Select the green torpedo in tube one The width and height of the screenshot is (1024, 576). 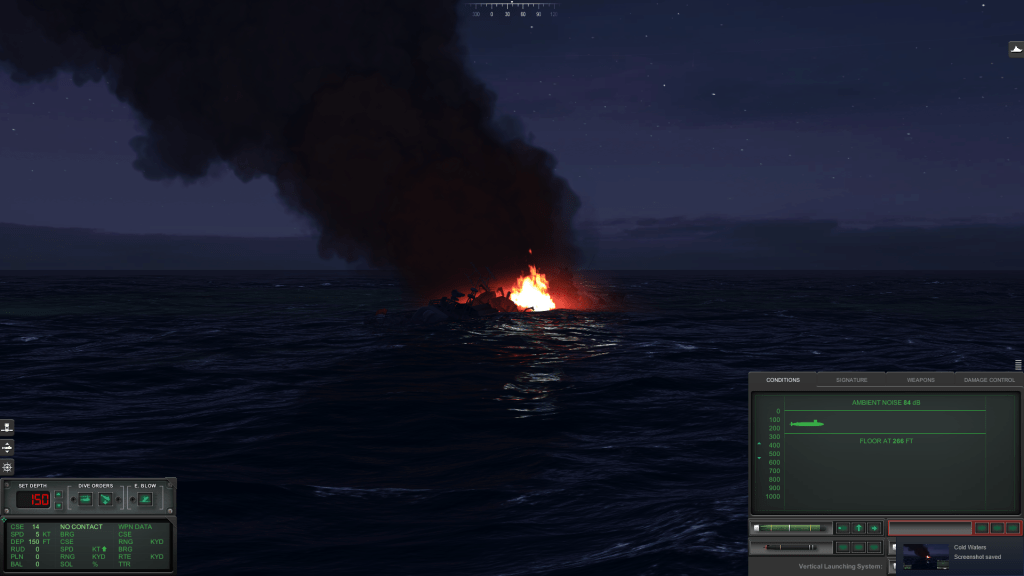(x=792, y=528)
